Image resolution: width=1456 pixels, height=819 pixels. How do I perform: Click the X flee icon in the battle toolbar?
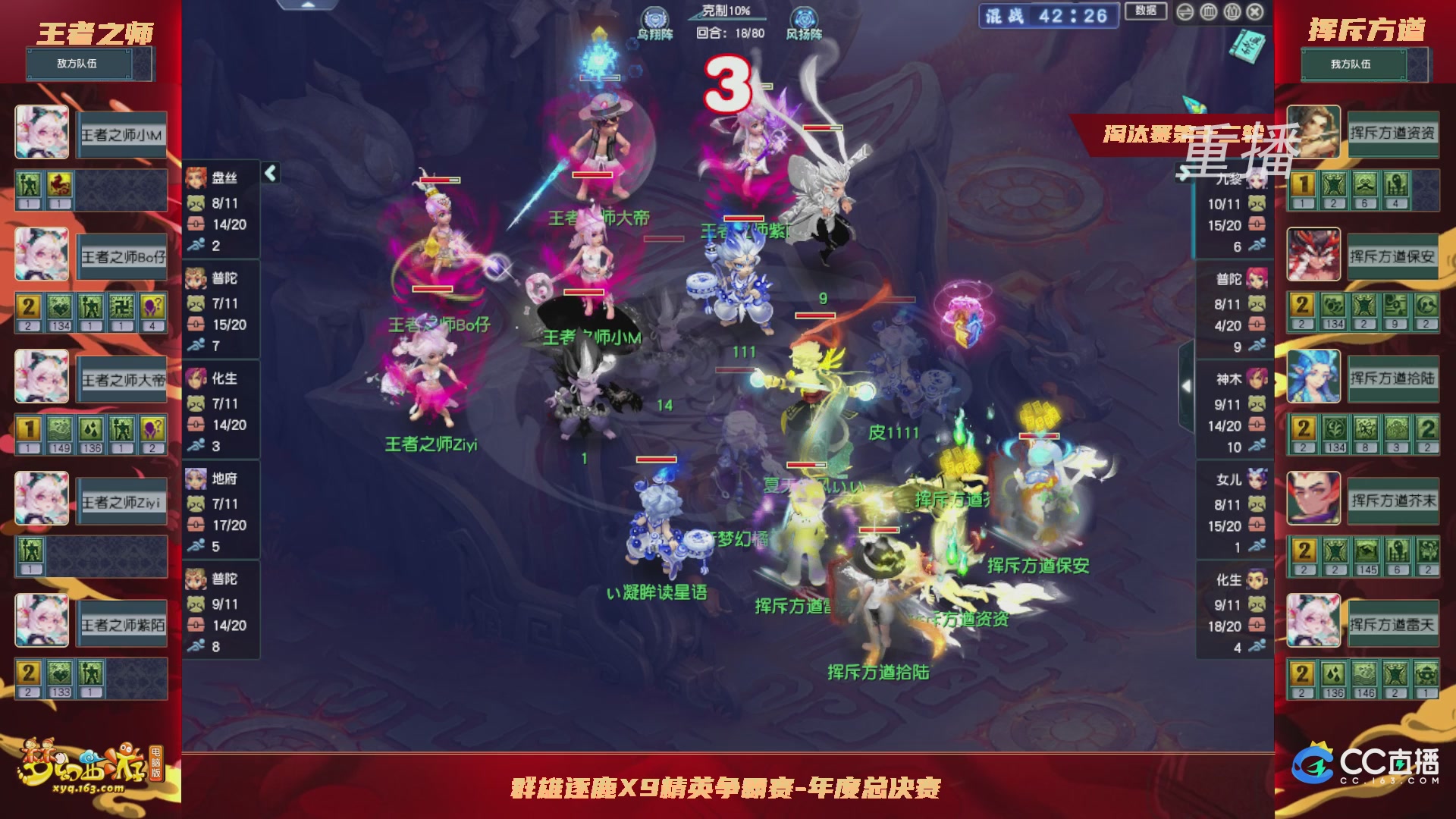point(1254,13)
